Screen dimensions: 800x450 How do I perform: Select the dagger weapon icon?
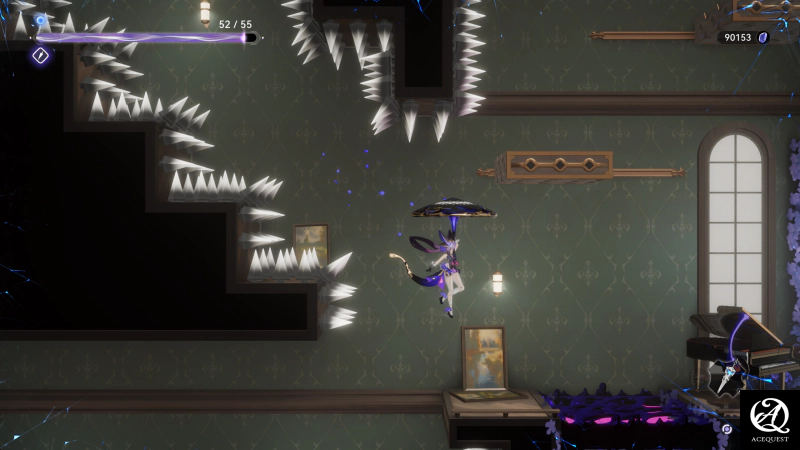pyautogui.click(x=729, y=378)
